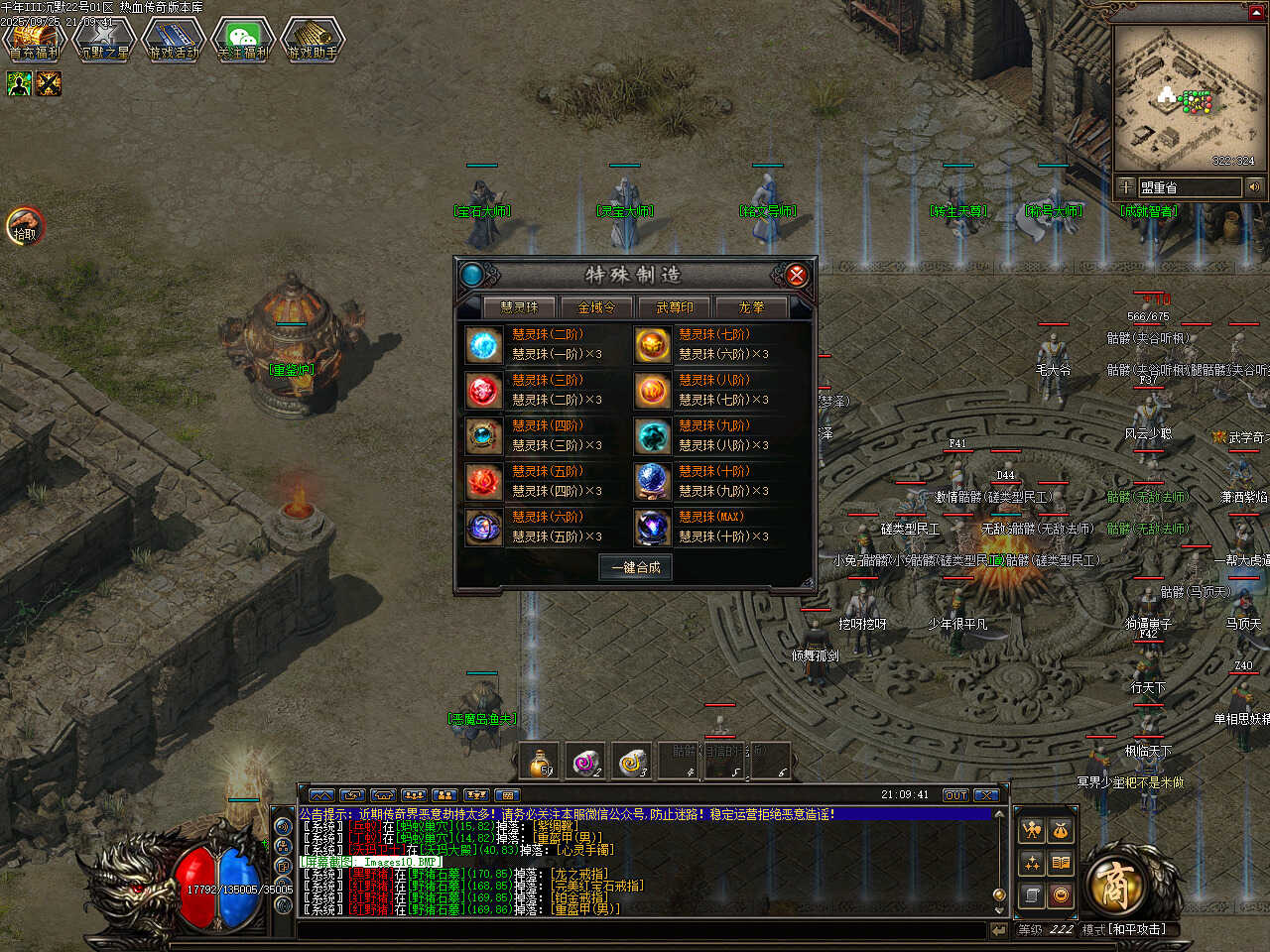Show the 慧灵珠 tab
The height and width of the screenshot is (952, 1270).
click(x=519, y=307)
